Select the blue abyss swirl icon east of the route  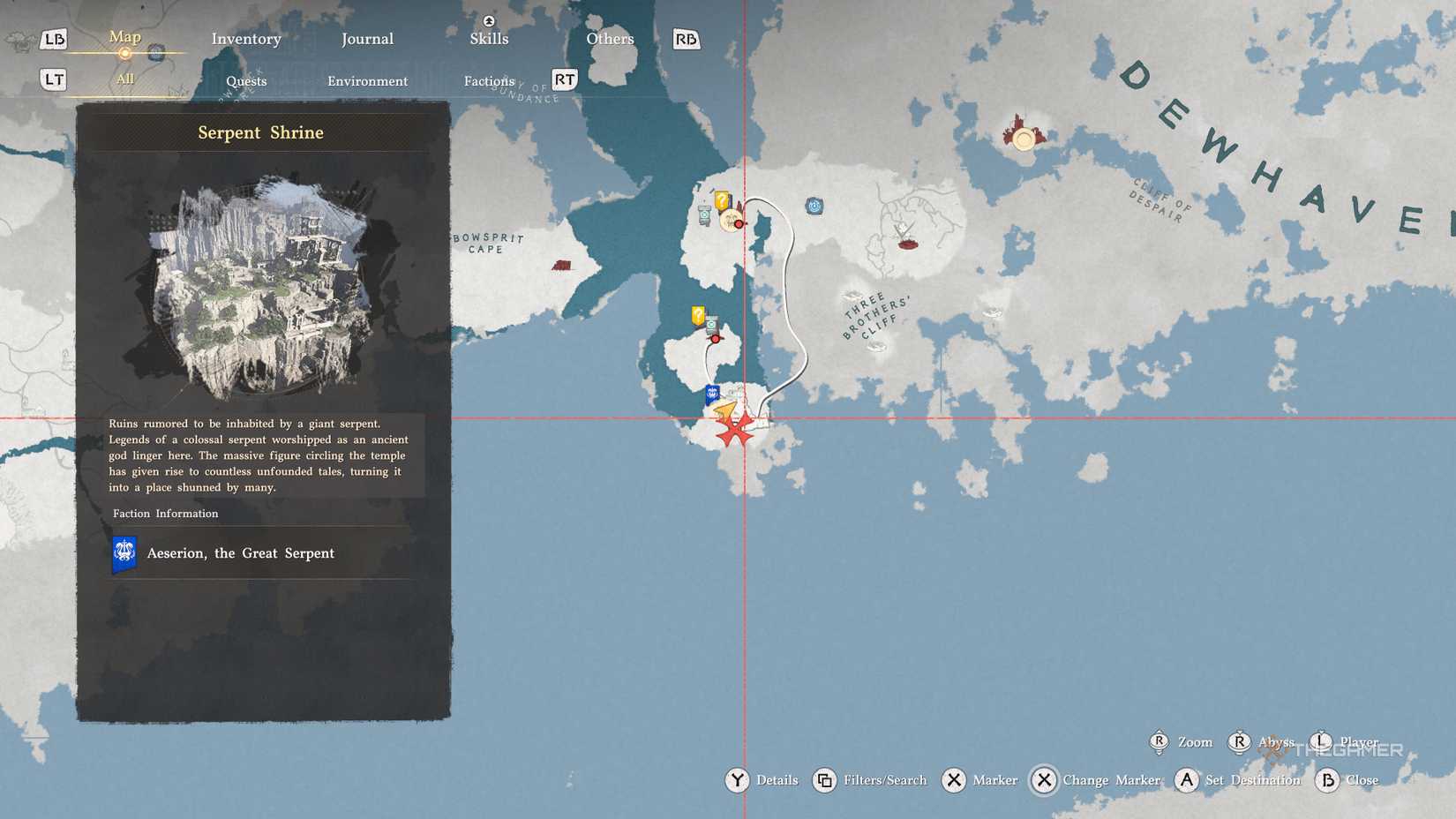pyautogui.click(x=814, y=205)
